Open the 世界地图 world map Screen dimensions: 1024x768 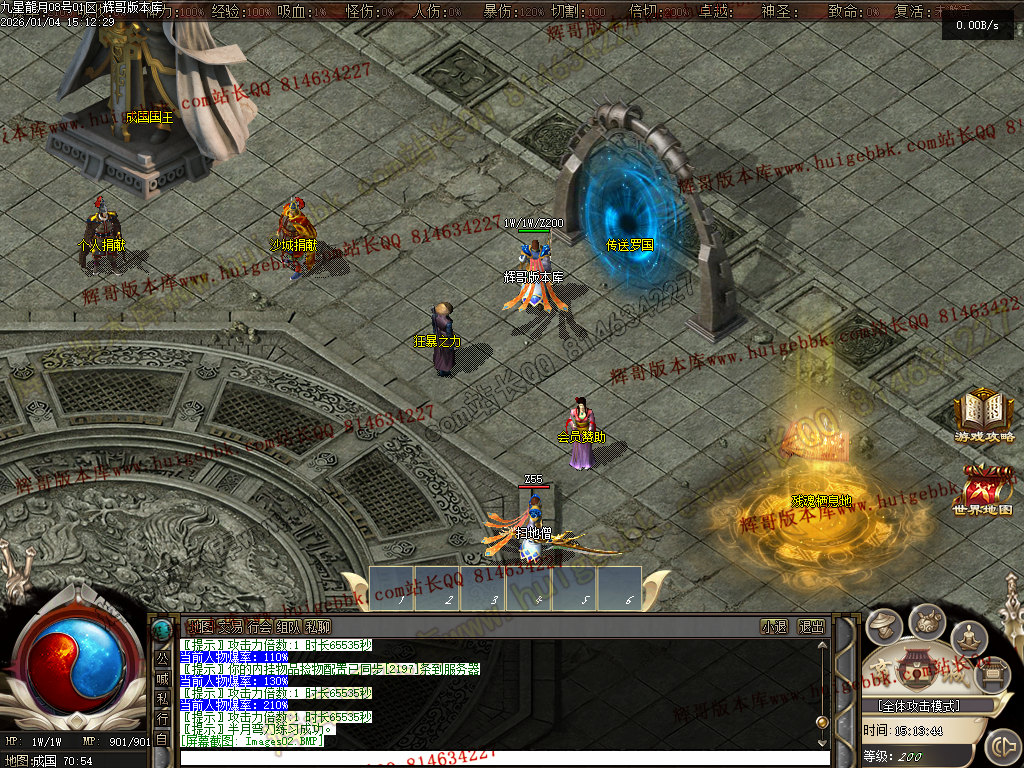(x=983, y=490)
